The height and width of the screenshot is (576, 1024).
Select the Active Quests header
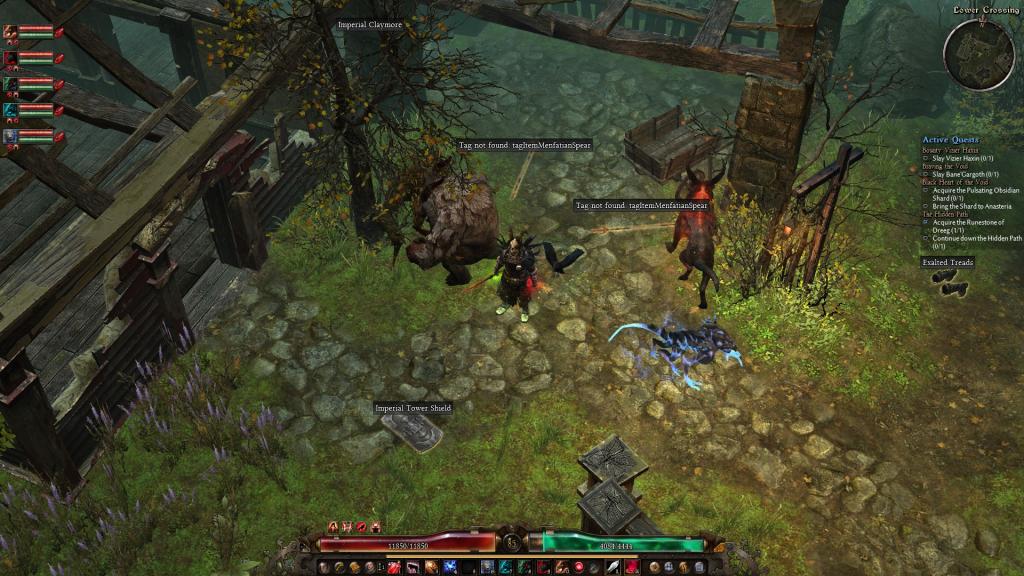point(950,140)
